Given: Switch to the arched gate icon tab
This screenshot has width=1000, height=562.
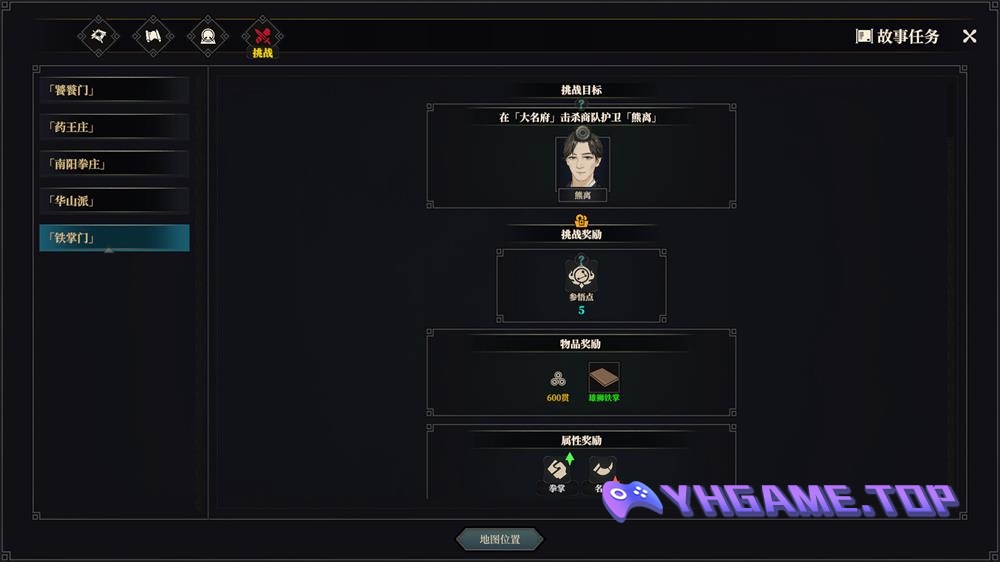Looking at the screenshot, I should pyautogui.click(x=208, y=36).
